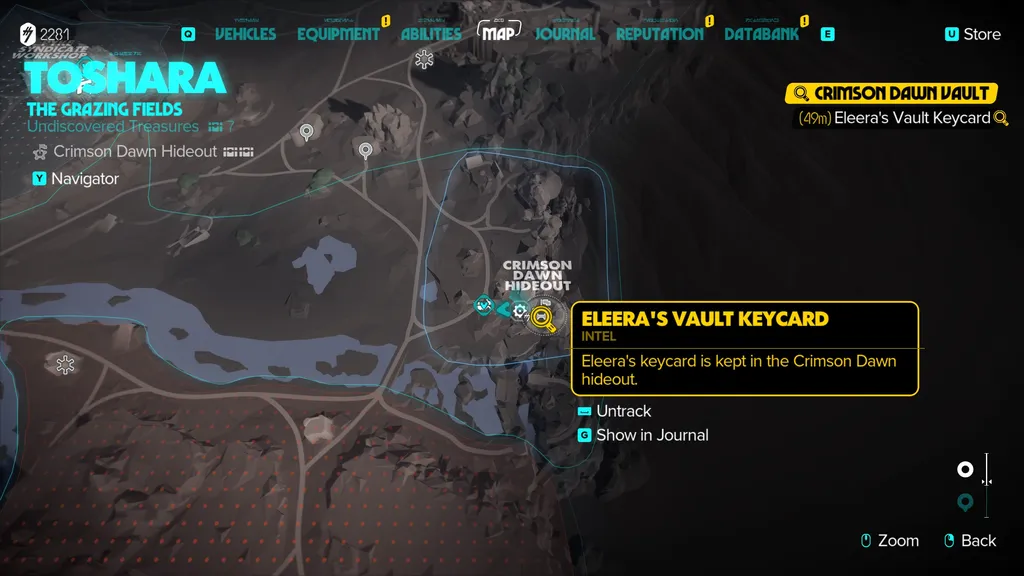This screenshot has width=1024, height=576.
Task: Select the teal diamond marker near the hideout
Action: 485,304
